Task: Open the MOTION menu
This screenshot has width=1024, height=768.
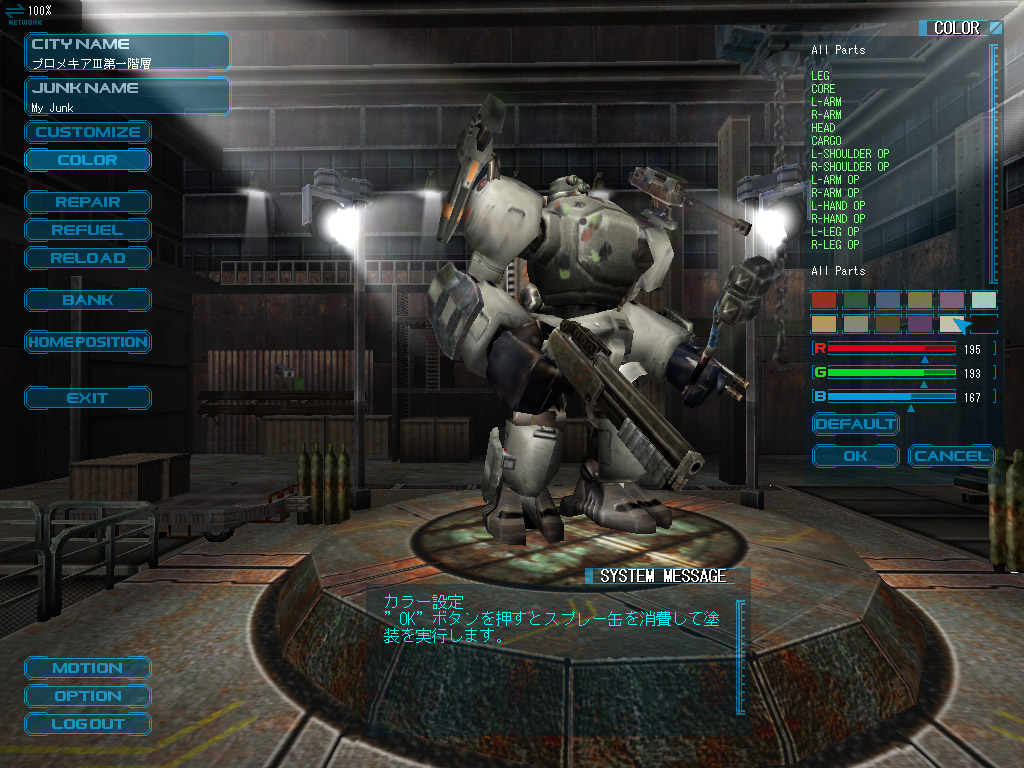Action: (x=88, y=668)
